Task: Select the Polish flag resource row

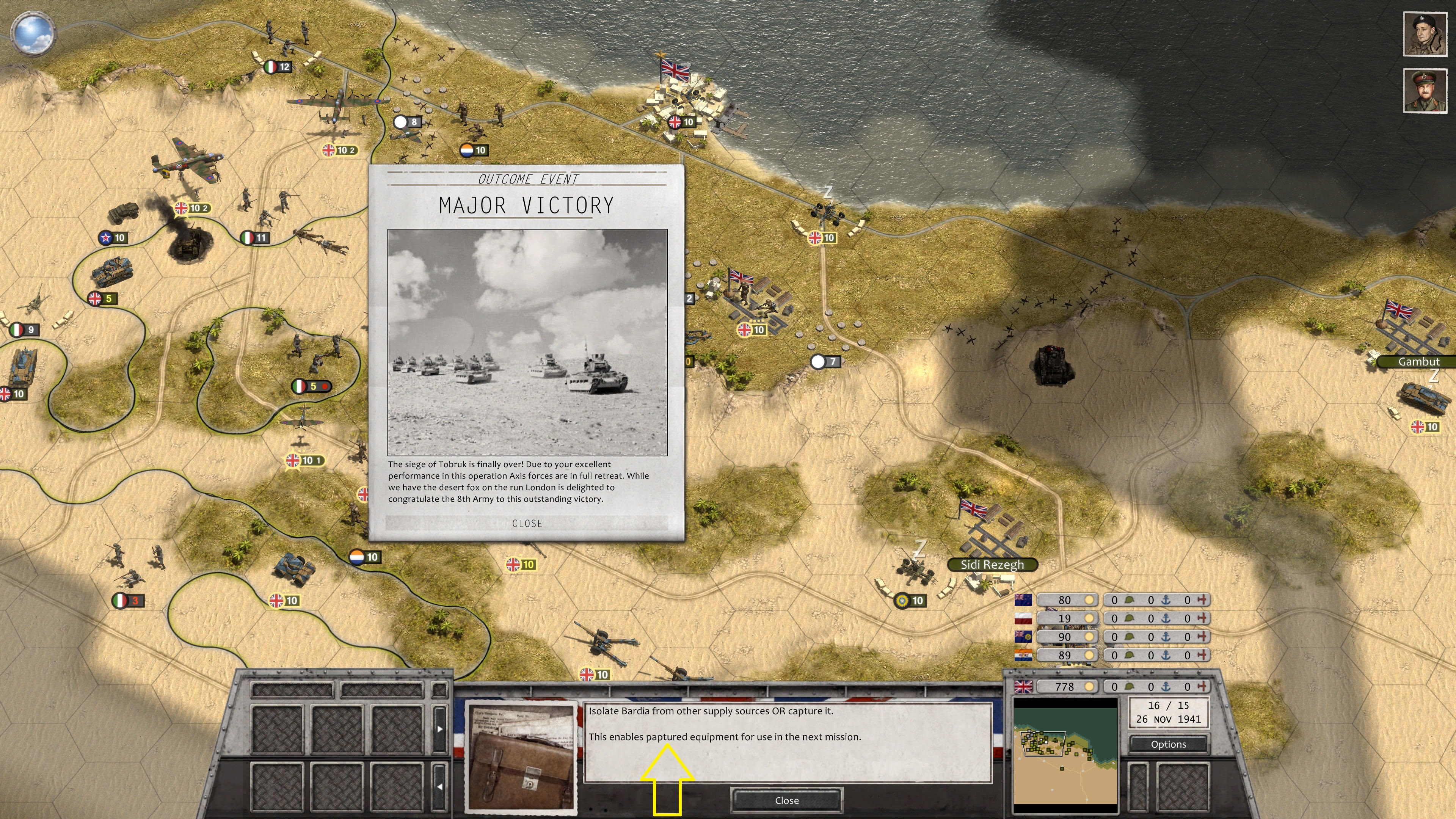Action: [x=1023, y=618]
